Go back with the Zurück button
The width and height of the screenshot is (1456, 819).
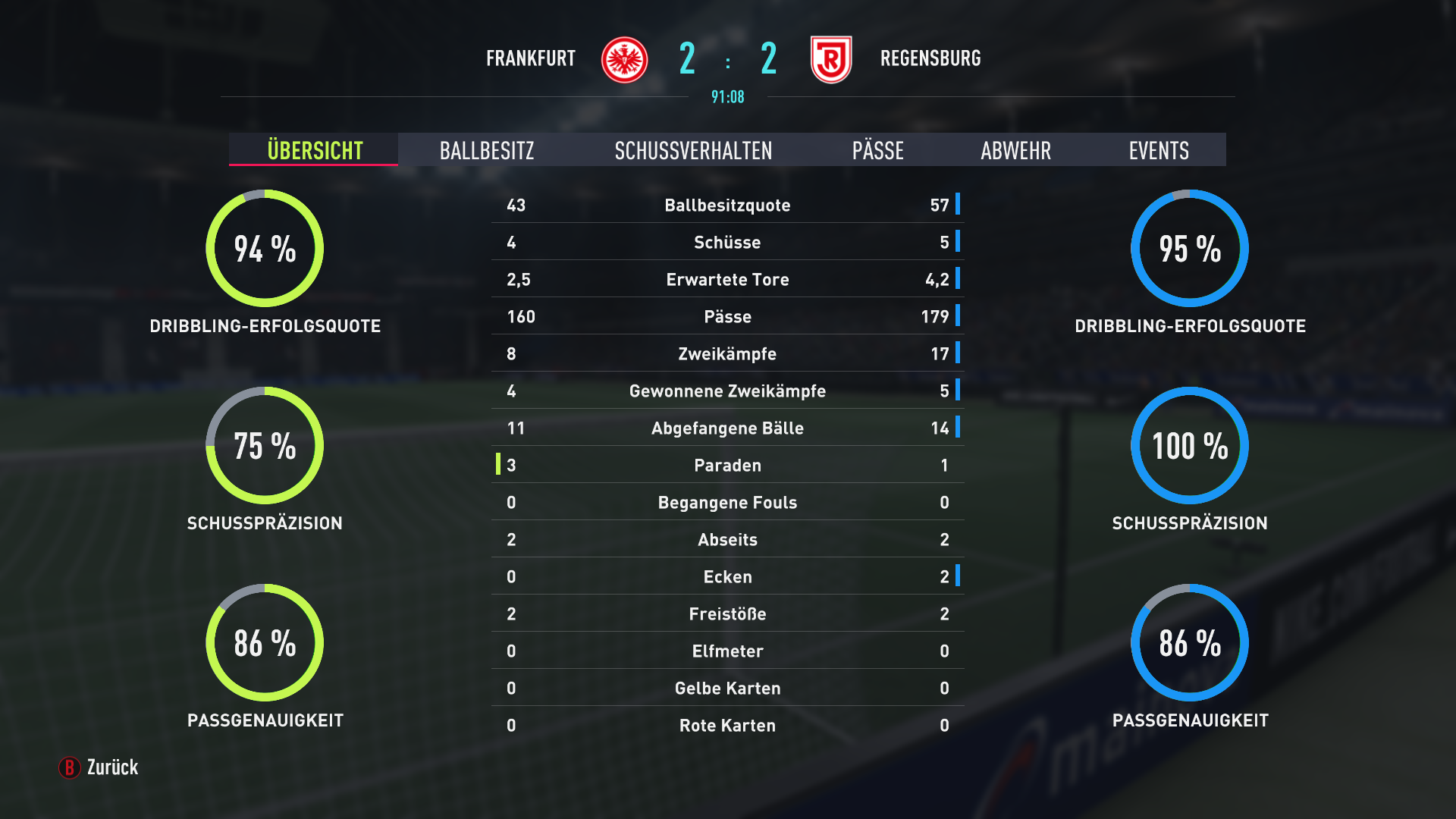(x=99, y=767)
